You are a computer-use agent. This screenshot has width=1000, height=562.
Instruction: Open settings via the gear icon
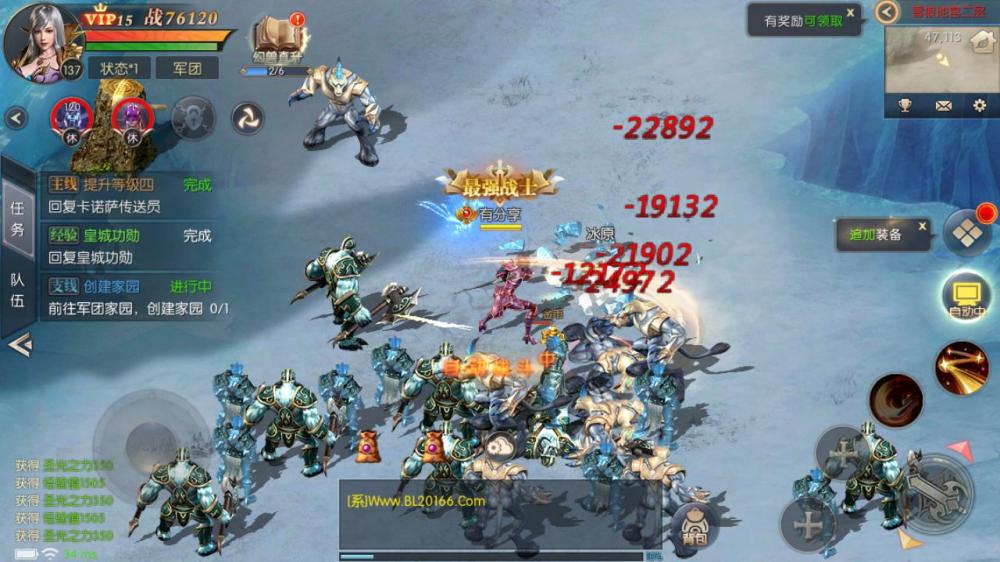979,105
